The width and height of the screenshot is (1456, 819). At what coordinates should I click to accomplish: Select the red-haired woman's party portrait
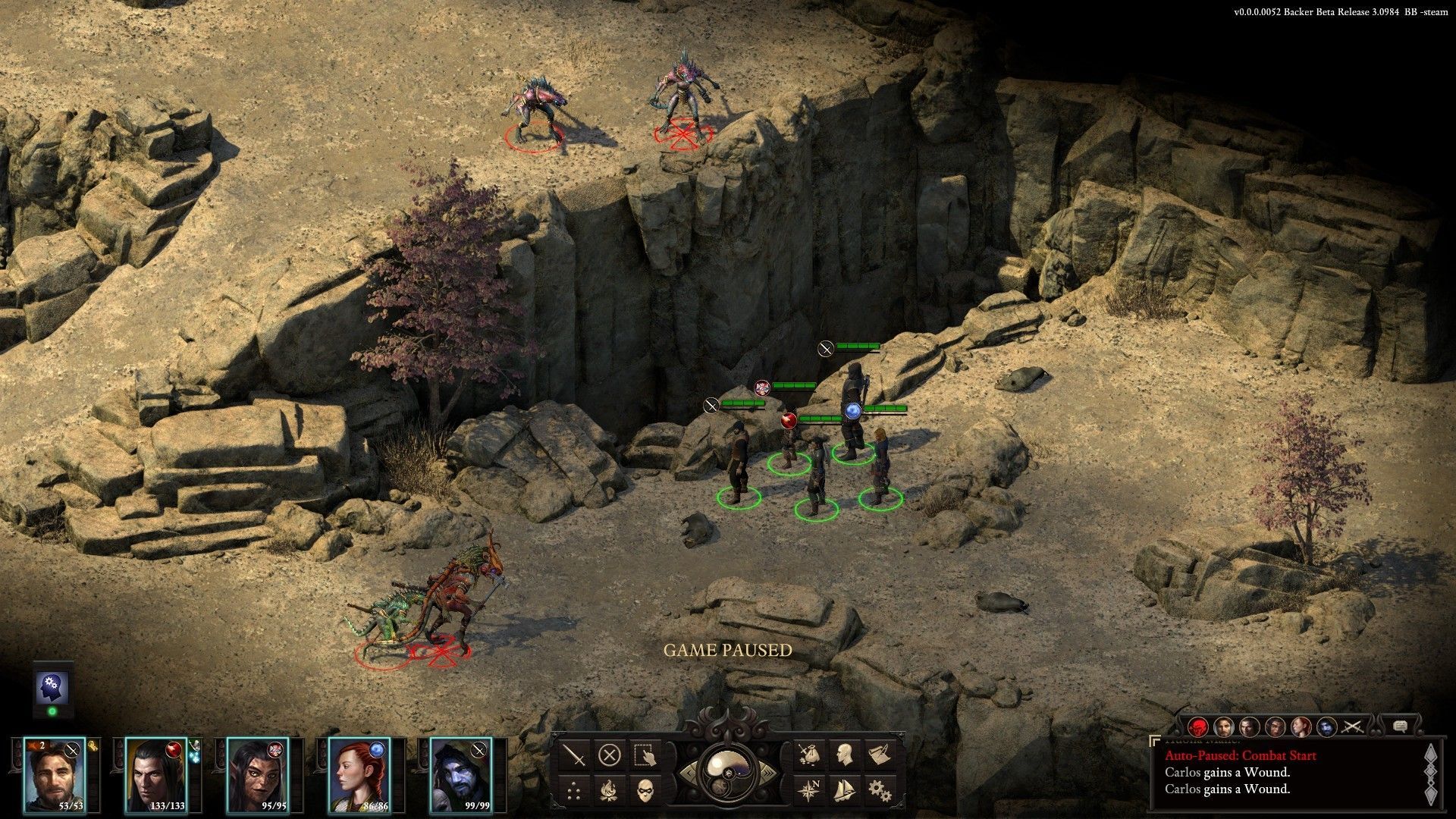pyautogui.click(x=359, y=773)
